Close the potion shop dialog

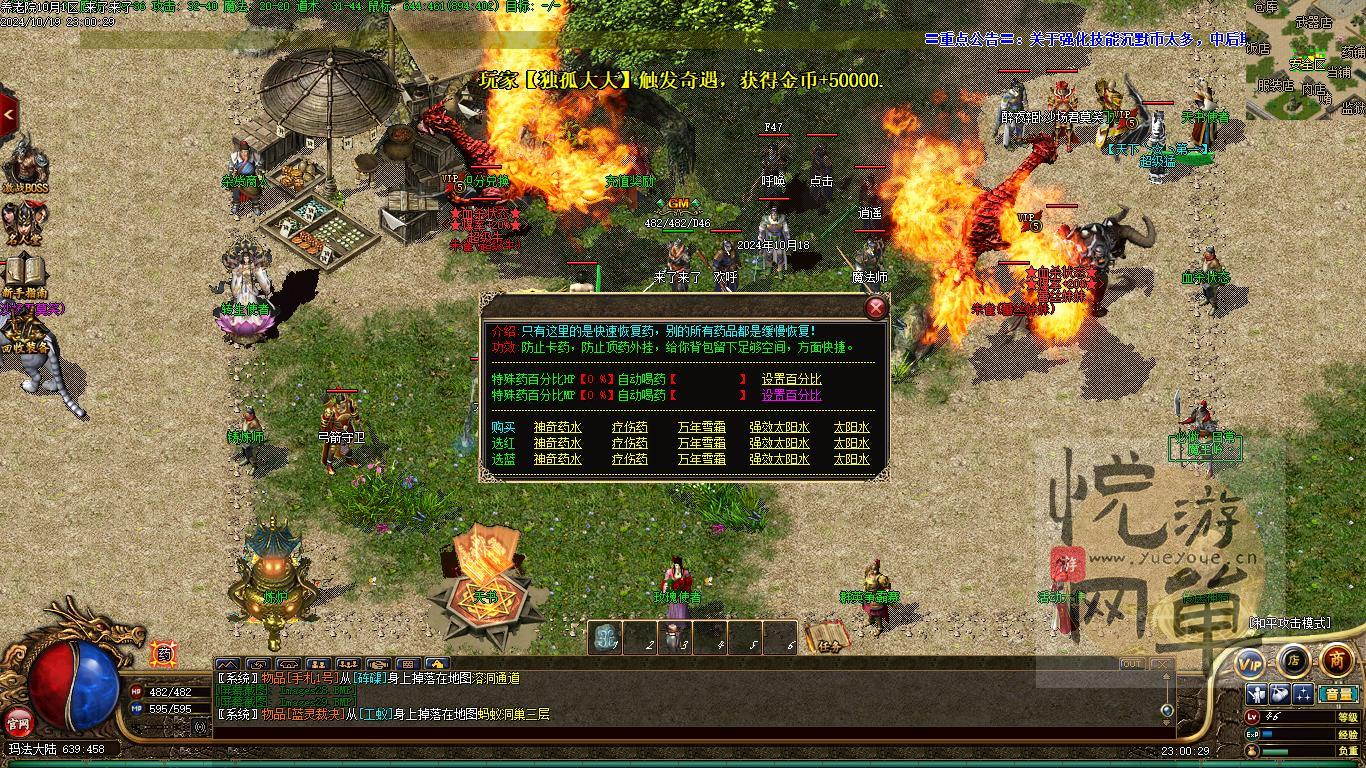point(875,308)
